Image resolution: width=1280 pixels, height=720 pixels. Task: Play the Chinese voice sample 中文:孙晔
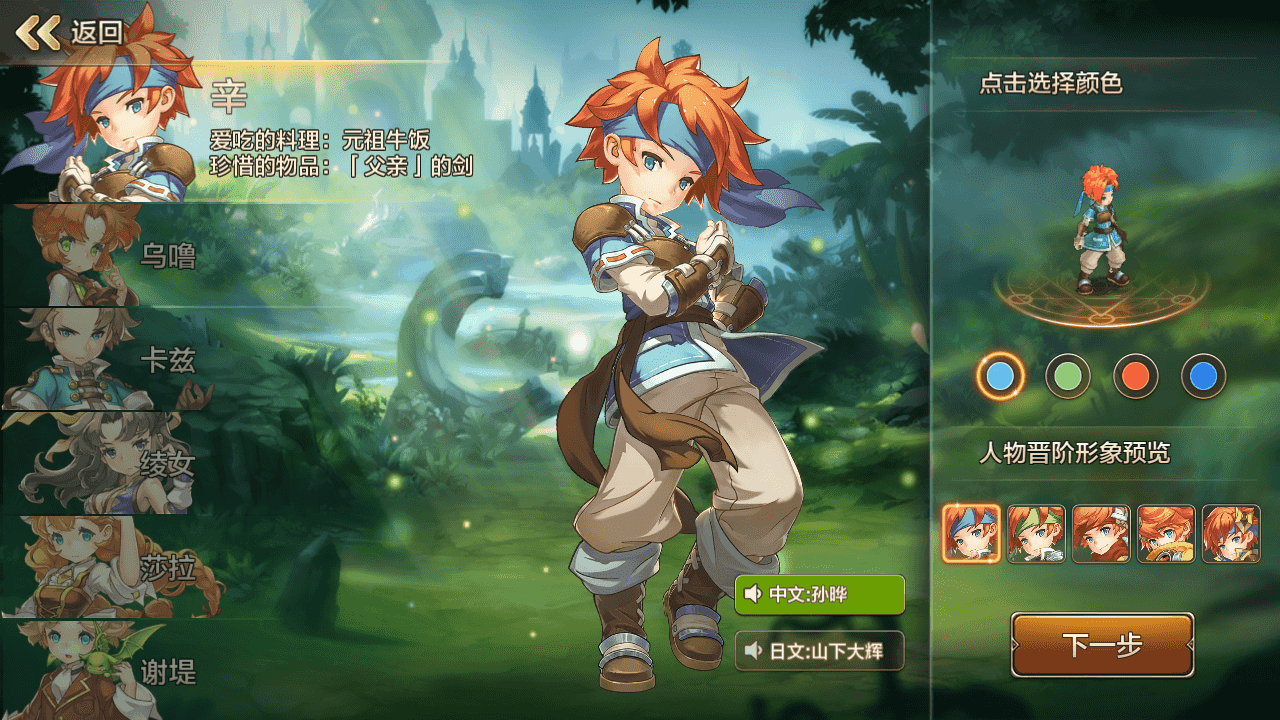[819, 595]
